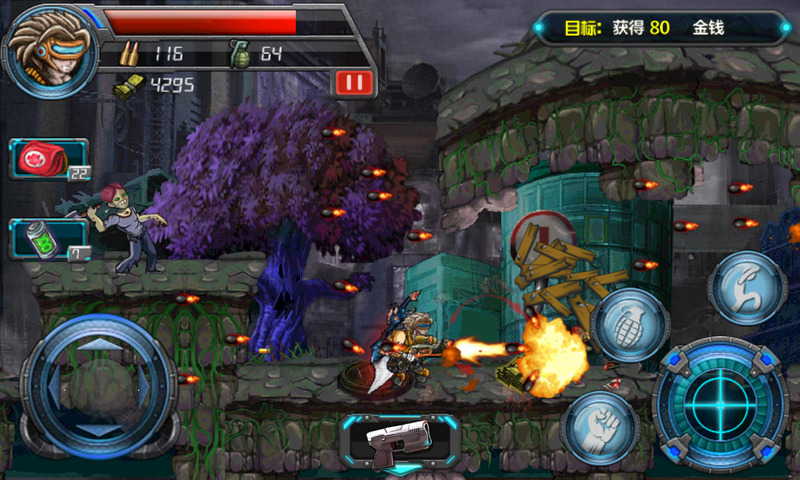Perform a melee punch with the fist button
The height and width of the screenshot is (480, 800).
click(x=599, y=425)
